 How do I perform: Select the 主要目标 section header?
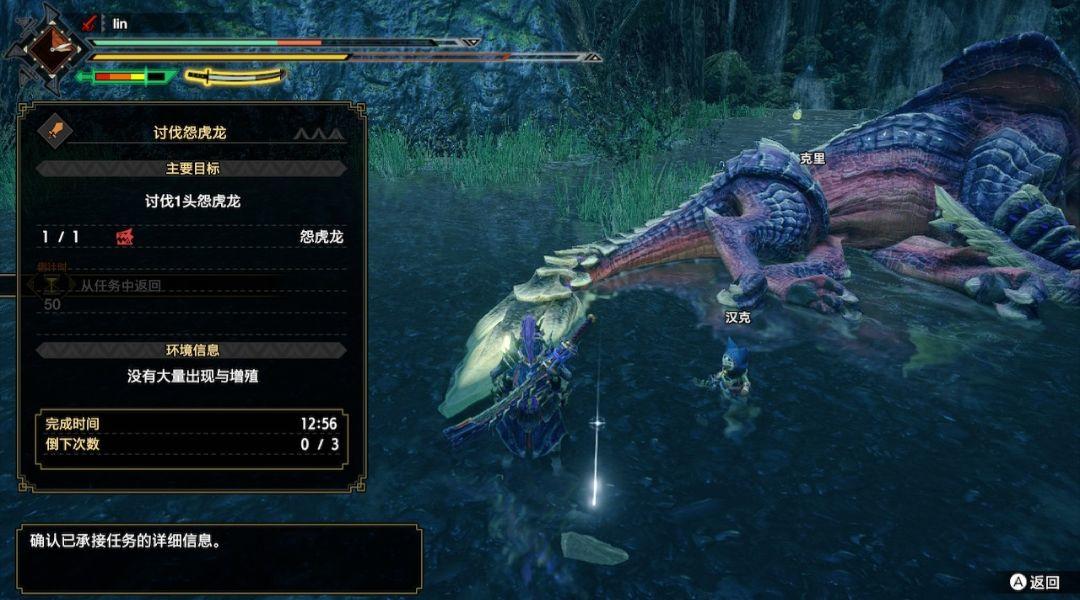pos(192,168)
